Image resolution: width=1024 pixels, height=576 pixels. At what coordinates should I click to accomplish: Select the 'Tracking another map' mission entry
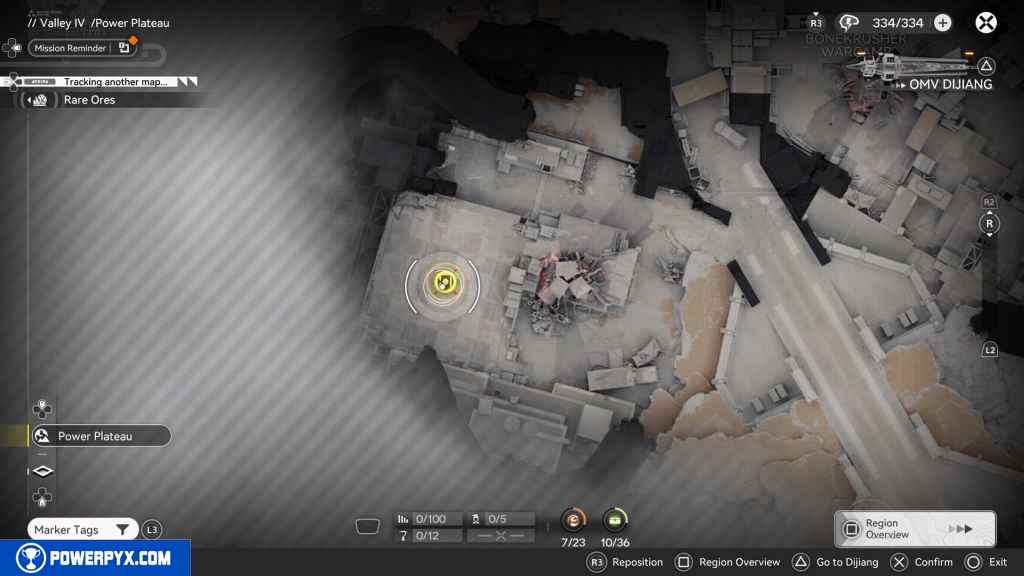115,82
